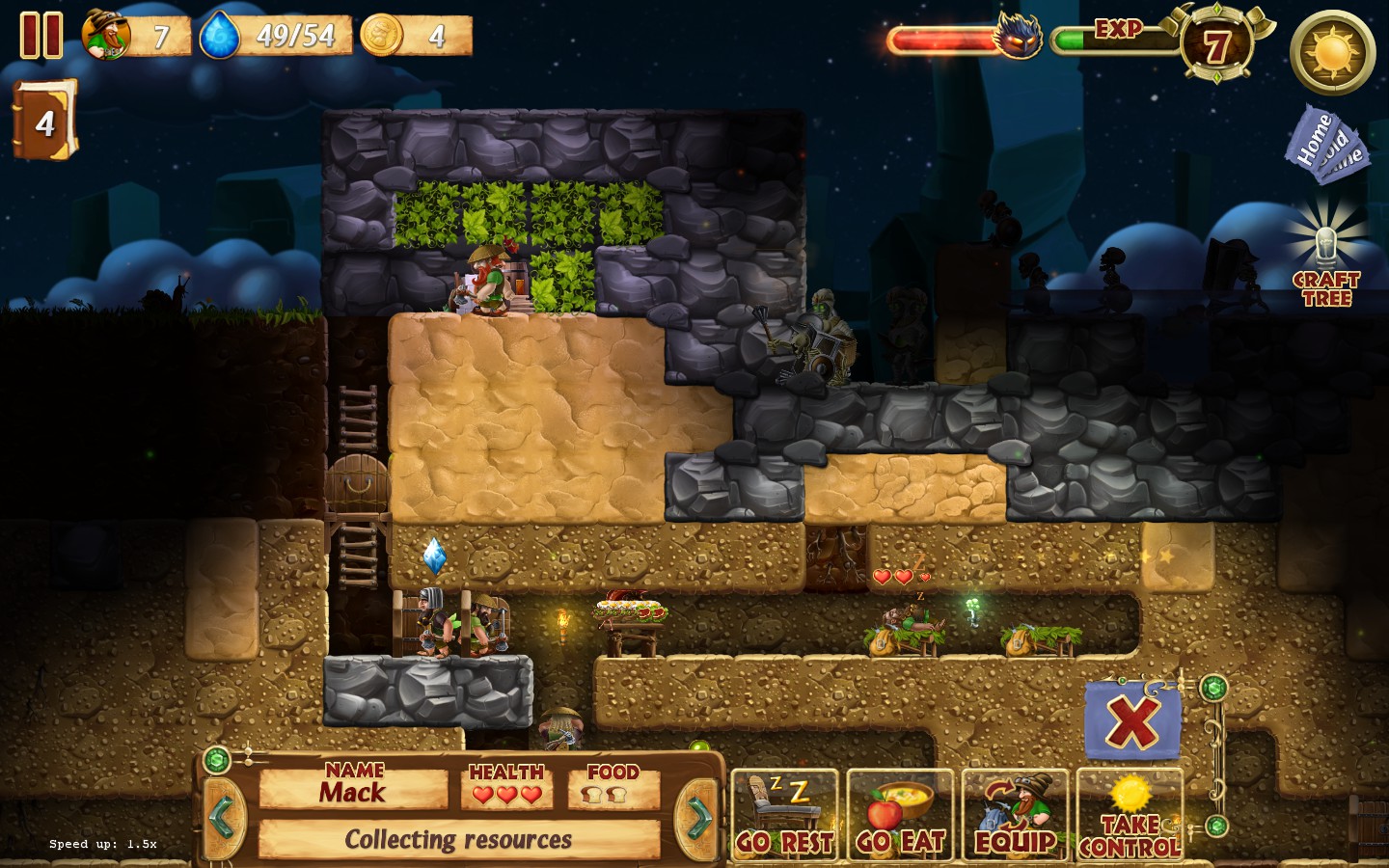The height and width of the screenshot is (868, 1389).
Task: Select previous dwarf with left arrow
Action: pos(223,817)
